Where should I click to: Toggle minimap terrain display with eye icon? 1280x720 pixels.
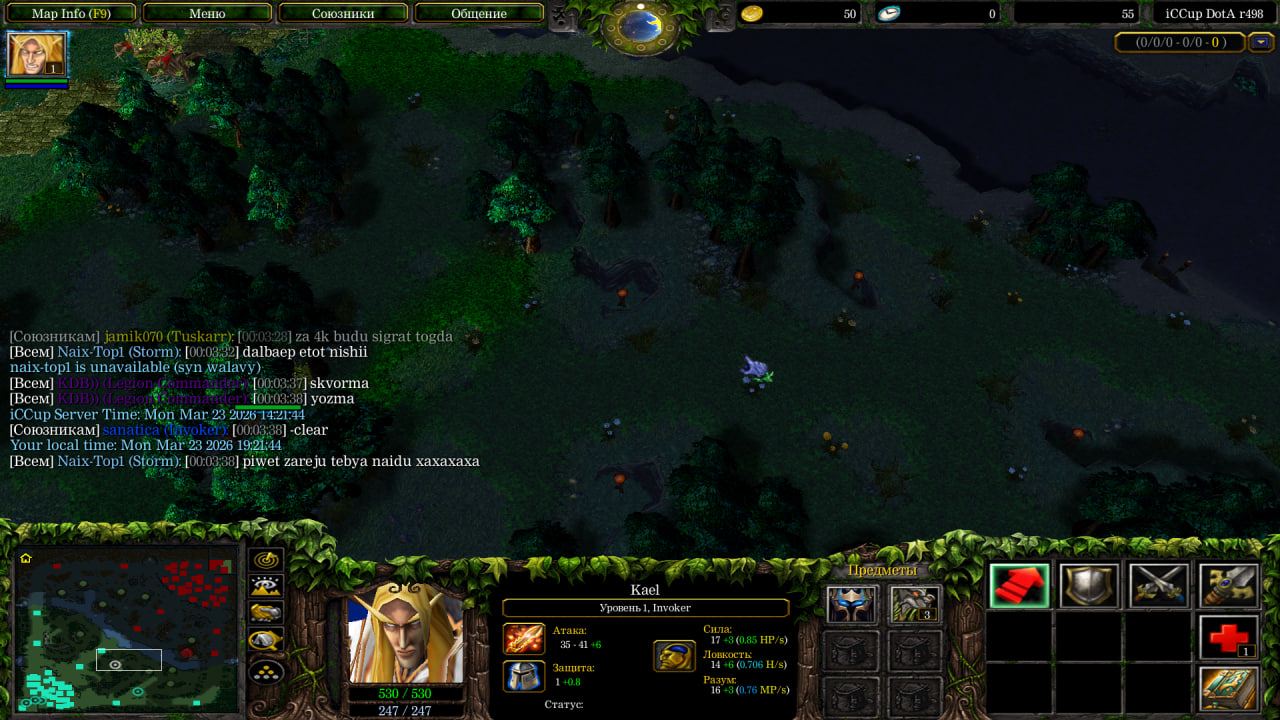[266, 587]
